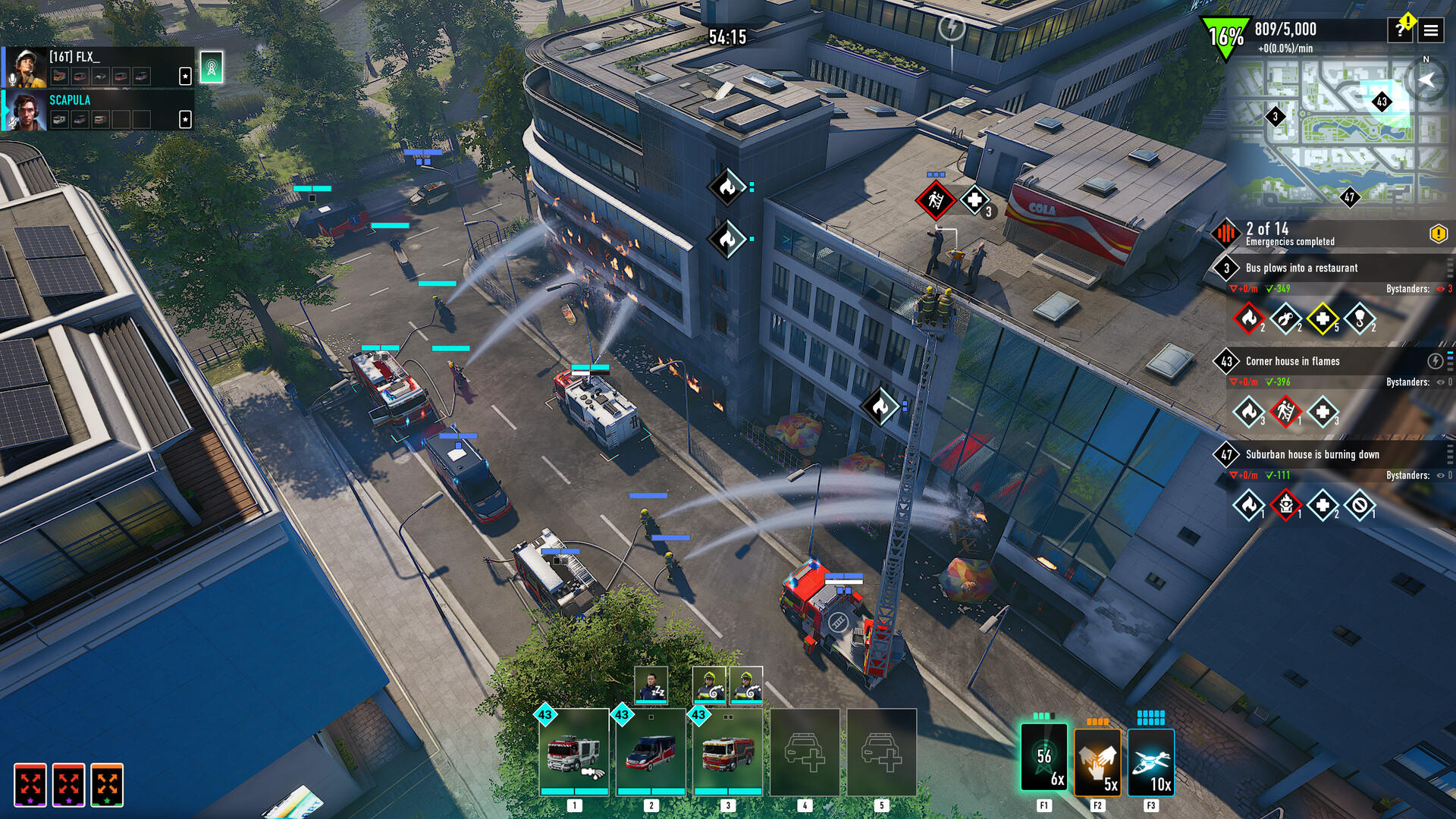Activate the F2 helping hands ability

tap(1097, 762)
